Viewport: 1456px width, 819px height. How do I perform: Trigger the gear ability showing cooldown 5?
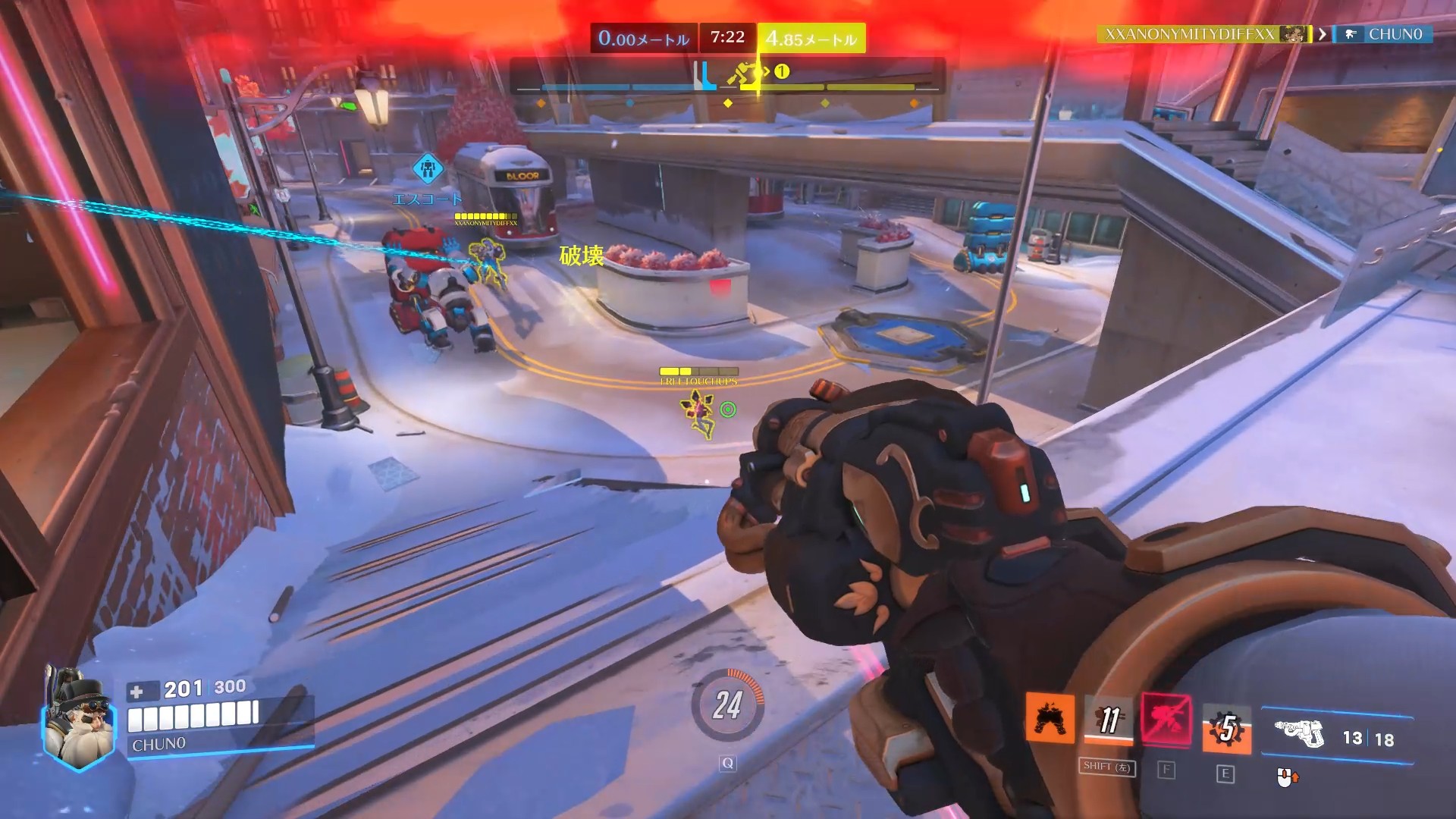pos(1226,729)
